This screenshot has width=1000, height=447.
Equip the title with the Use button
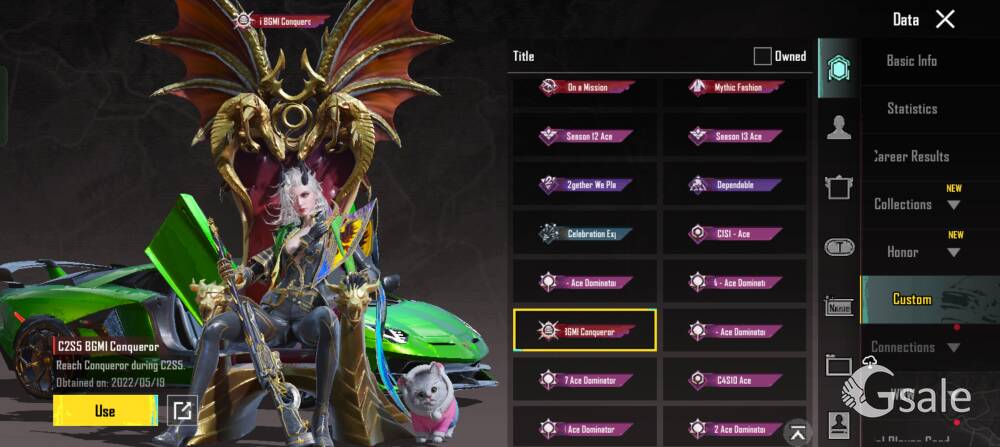[x=104, y=410]
